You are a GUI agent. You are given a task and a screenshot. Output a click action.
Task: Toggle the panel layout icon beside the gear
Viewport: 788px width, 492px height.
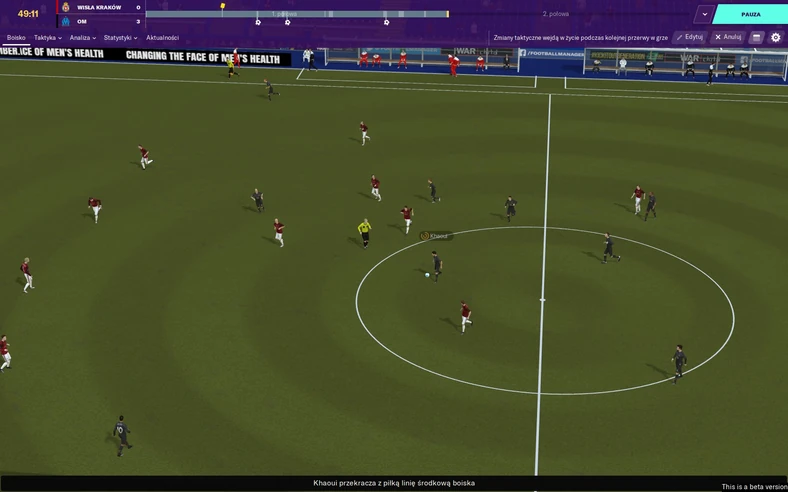point(757,37)
